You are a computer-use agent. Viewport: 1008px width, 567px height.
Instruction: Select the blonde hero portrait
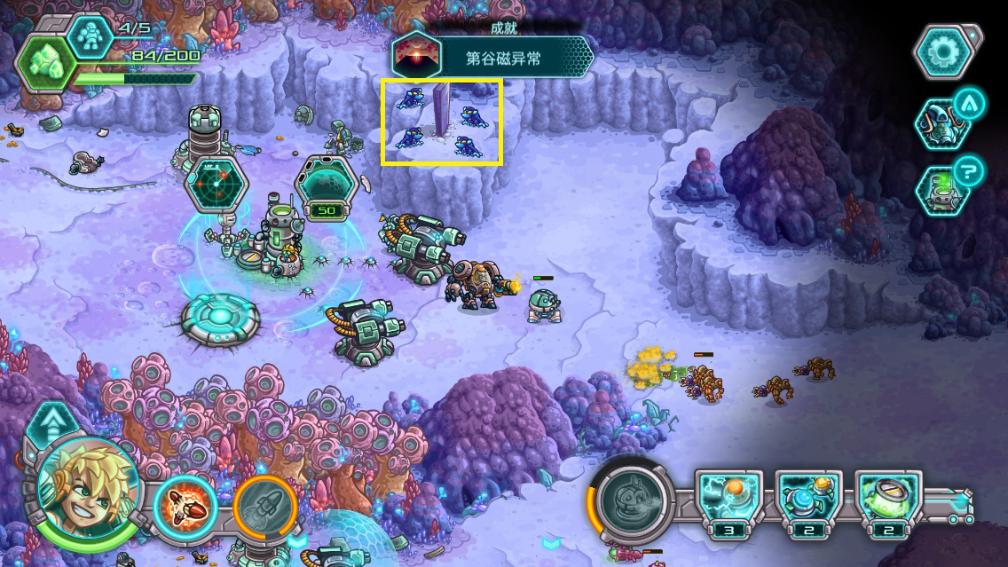click(88, 489)
